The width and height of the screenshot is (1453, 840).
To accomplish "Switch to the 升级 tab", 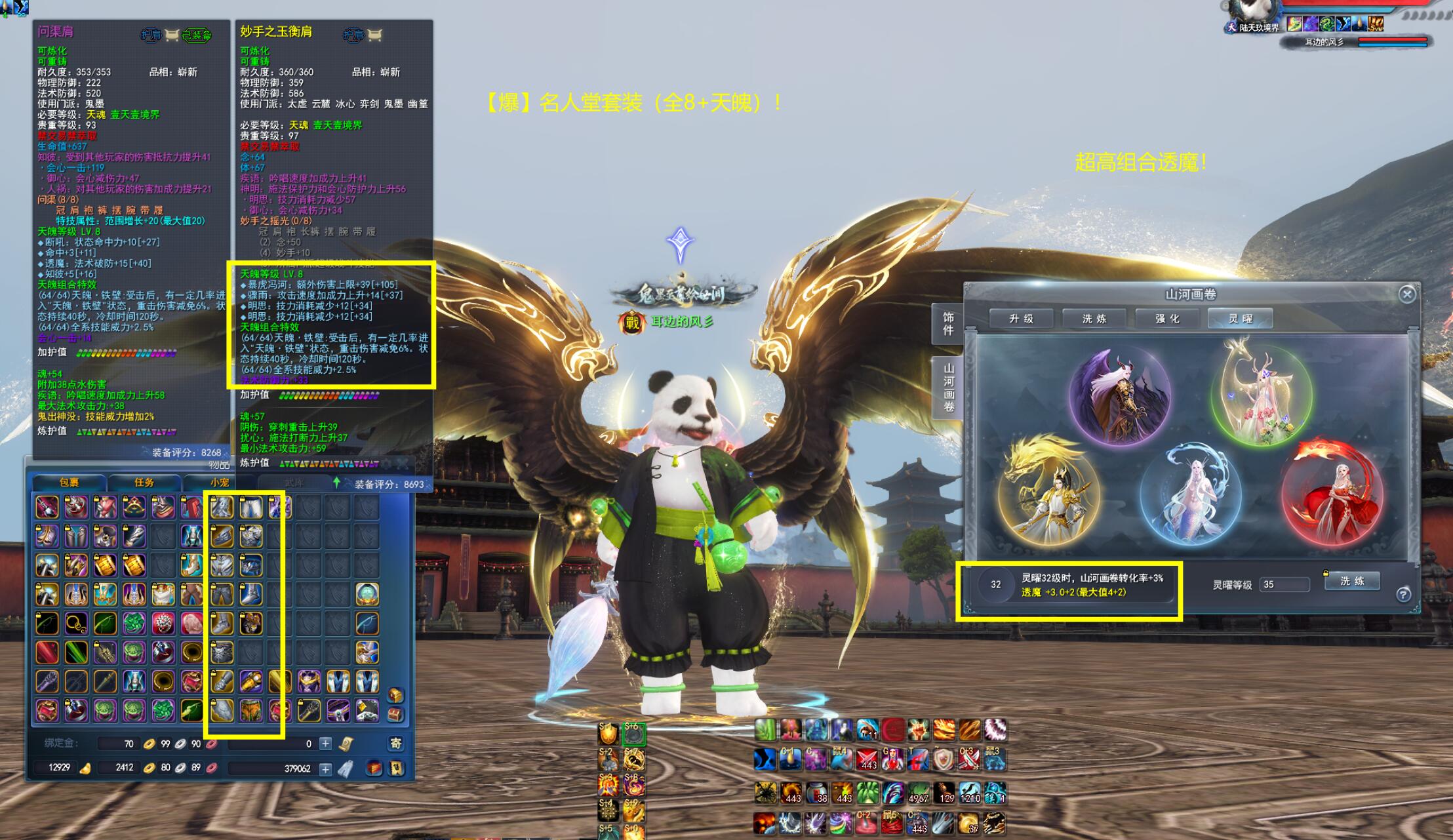I will [1021, 319].
